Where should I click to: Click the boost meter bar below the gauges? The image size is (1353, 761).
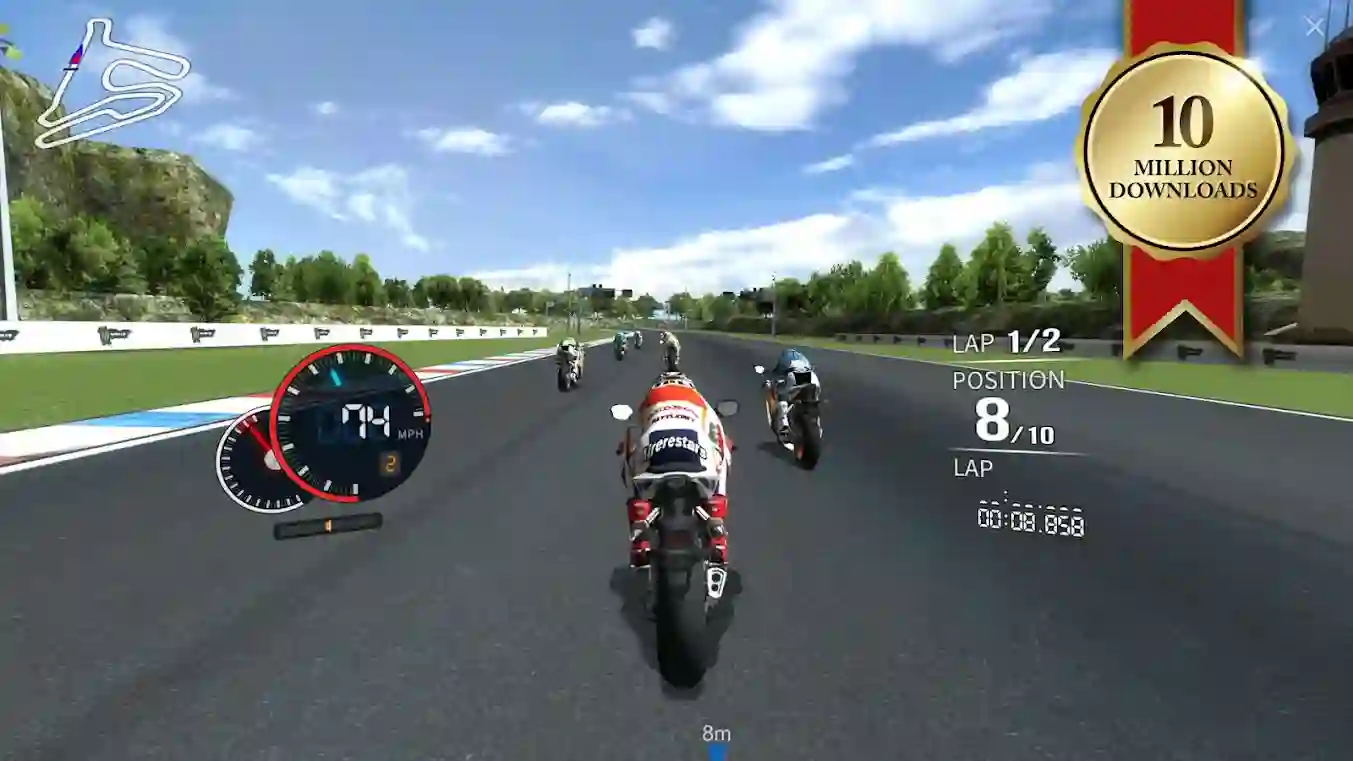(x=329, y=524)
